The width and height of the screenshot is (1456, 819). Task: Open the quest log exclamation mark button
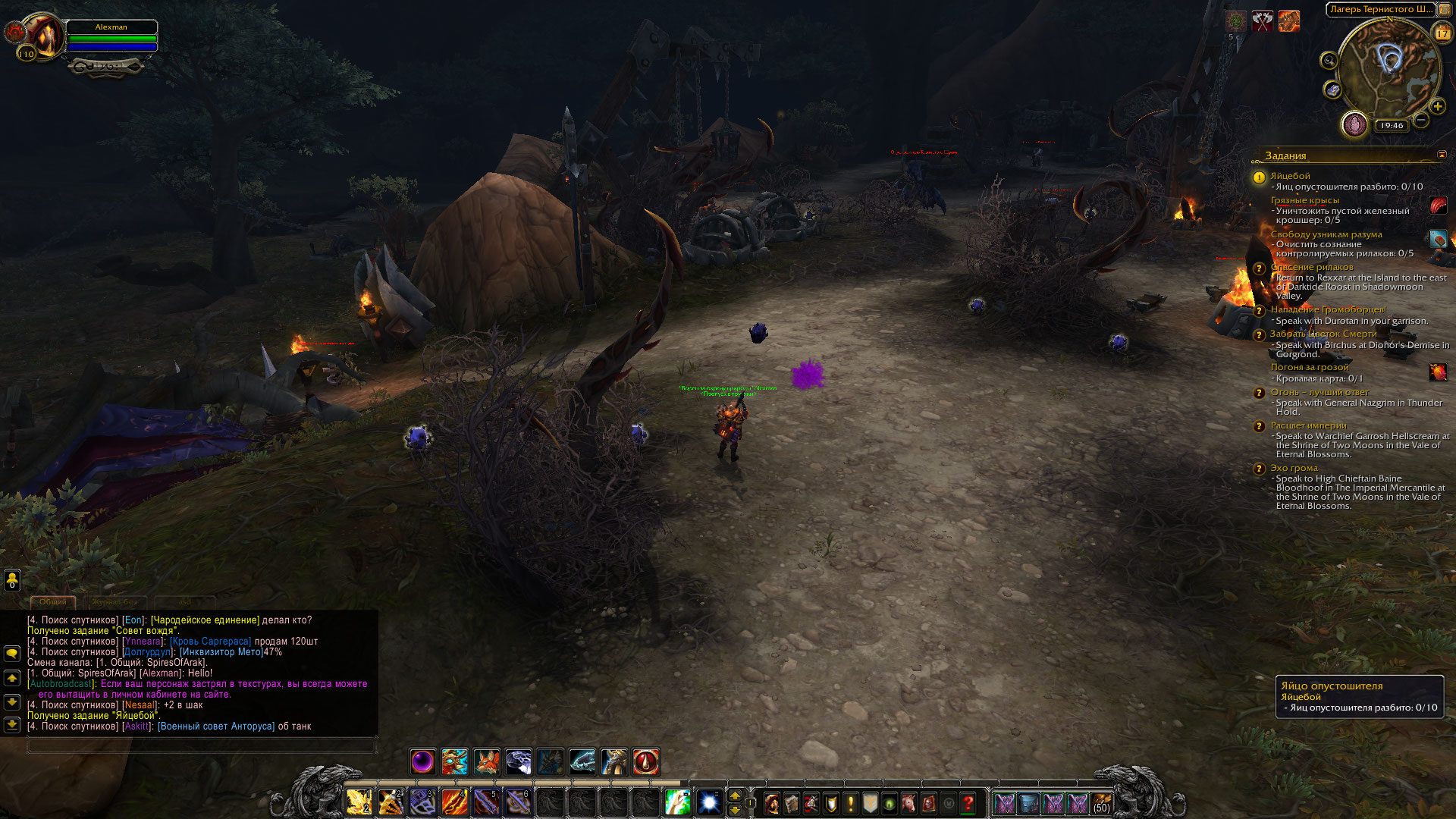click(851, 803)
